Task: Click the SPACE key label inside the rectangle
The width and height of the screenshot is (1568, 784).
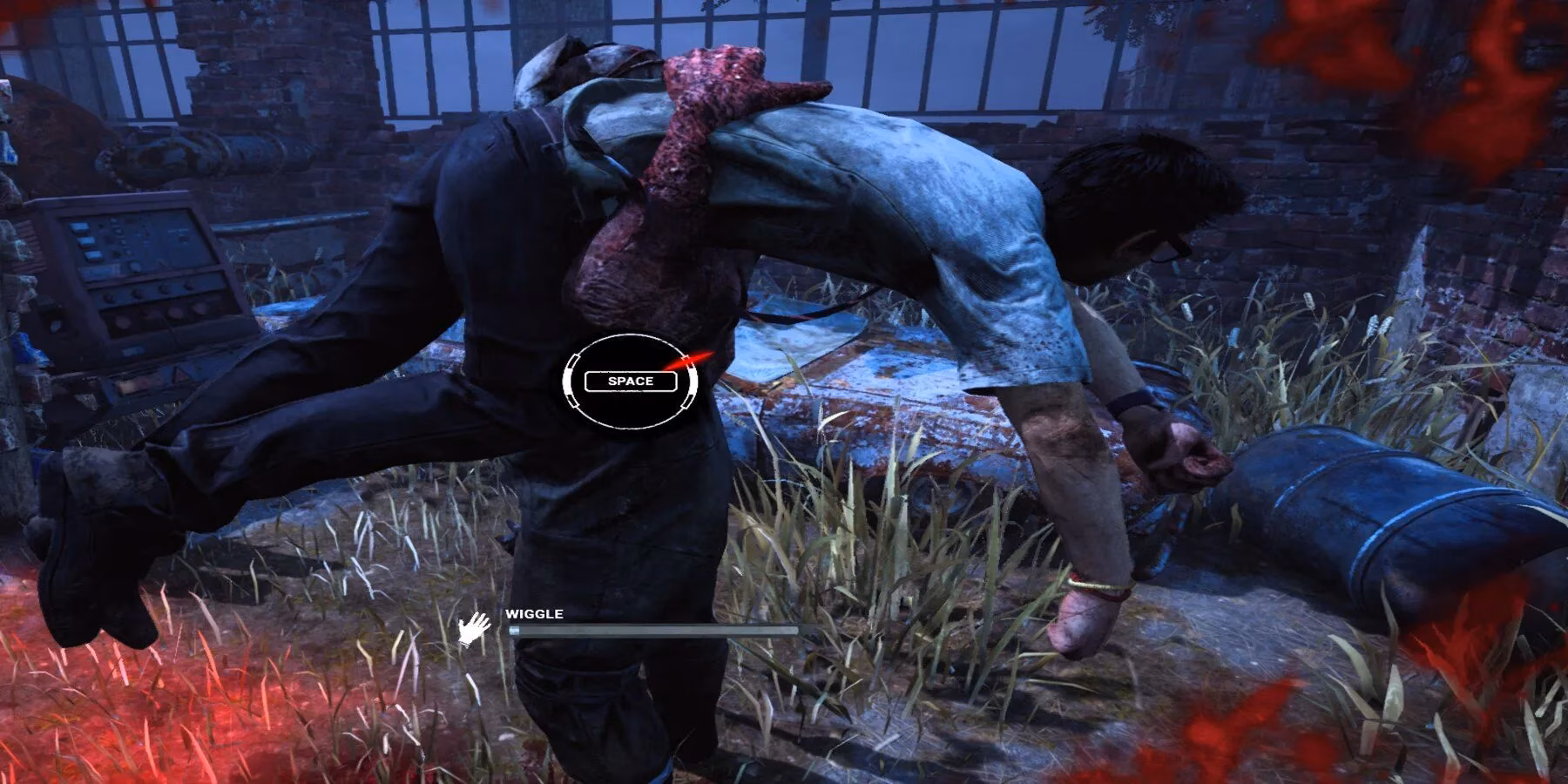Action: (x=630, y=381)
